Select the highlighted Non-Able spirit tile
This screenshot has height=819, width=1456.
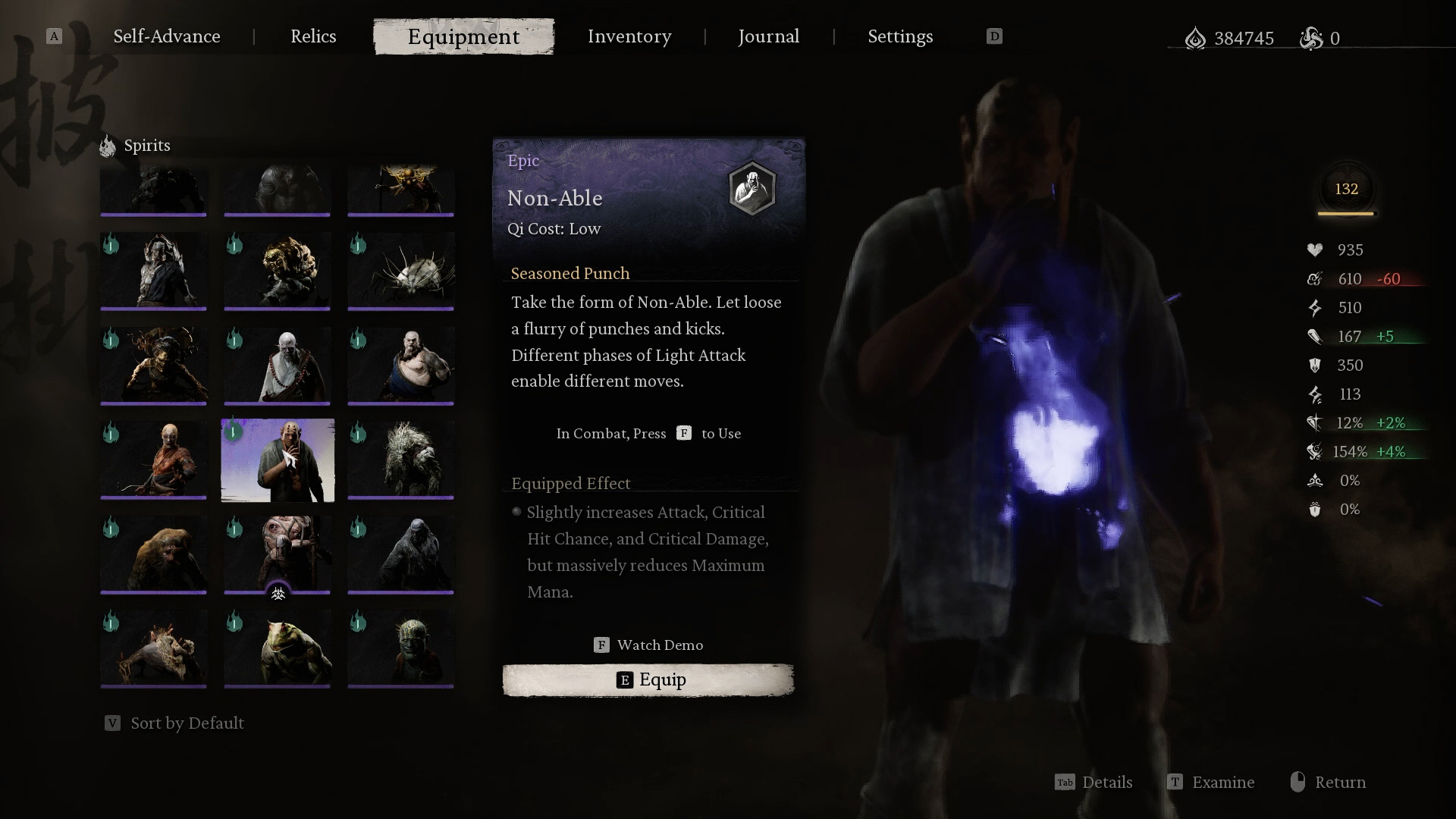coord(278,460)
